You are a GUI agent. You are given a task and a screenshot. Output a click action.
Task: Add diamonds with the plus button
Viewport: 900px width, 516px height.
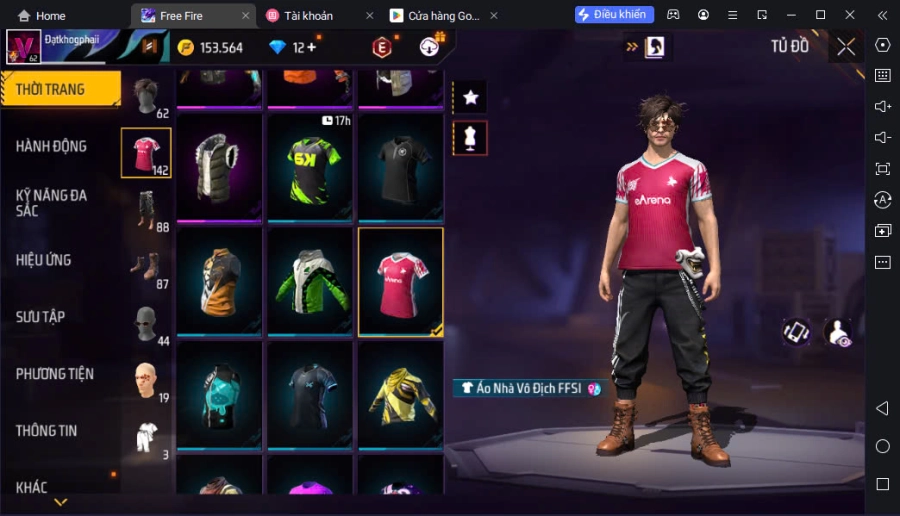click(x=311, y=47)
